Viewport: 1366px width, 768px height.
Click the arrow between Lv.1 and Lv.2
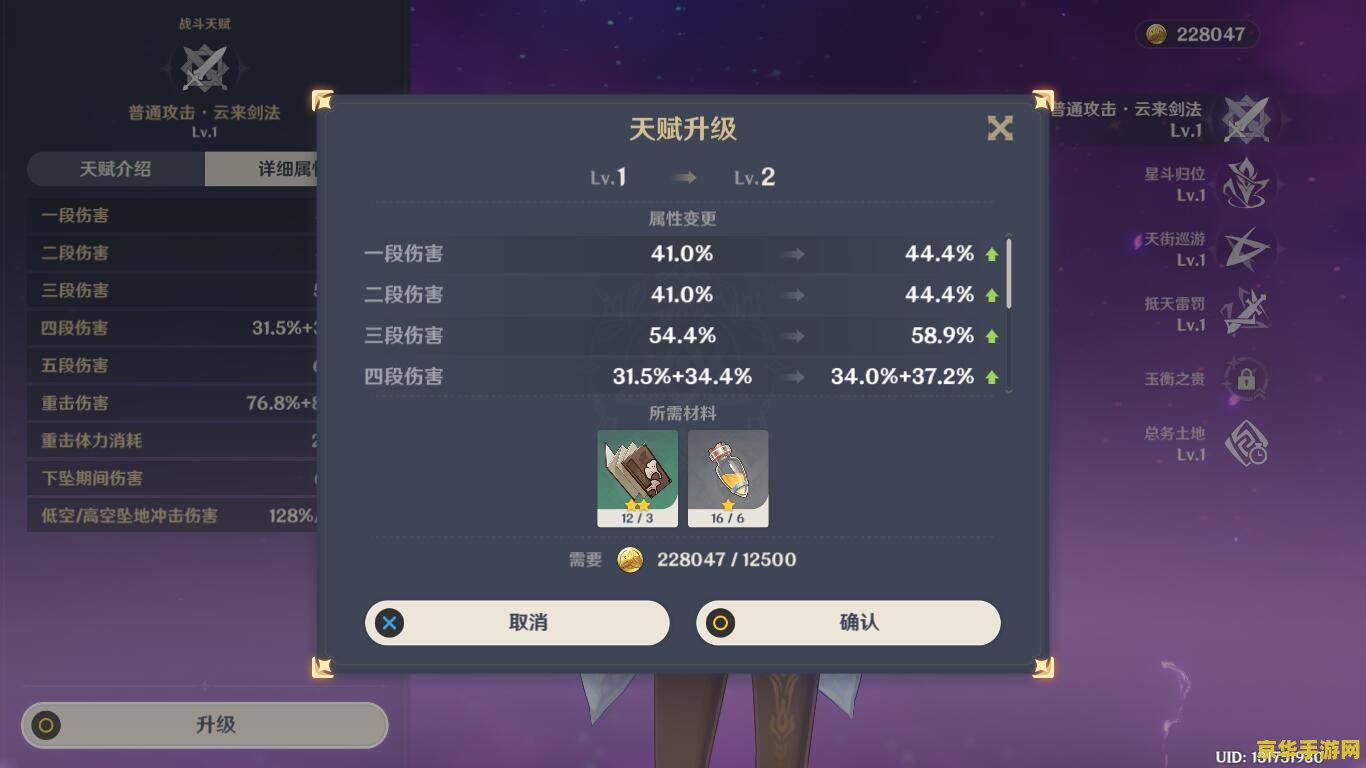685,177
